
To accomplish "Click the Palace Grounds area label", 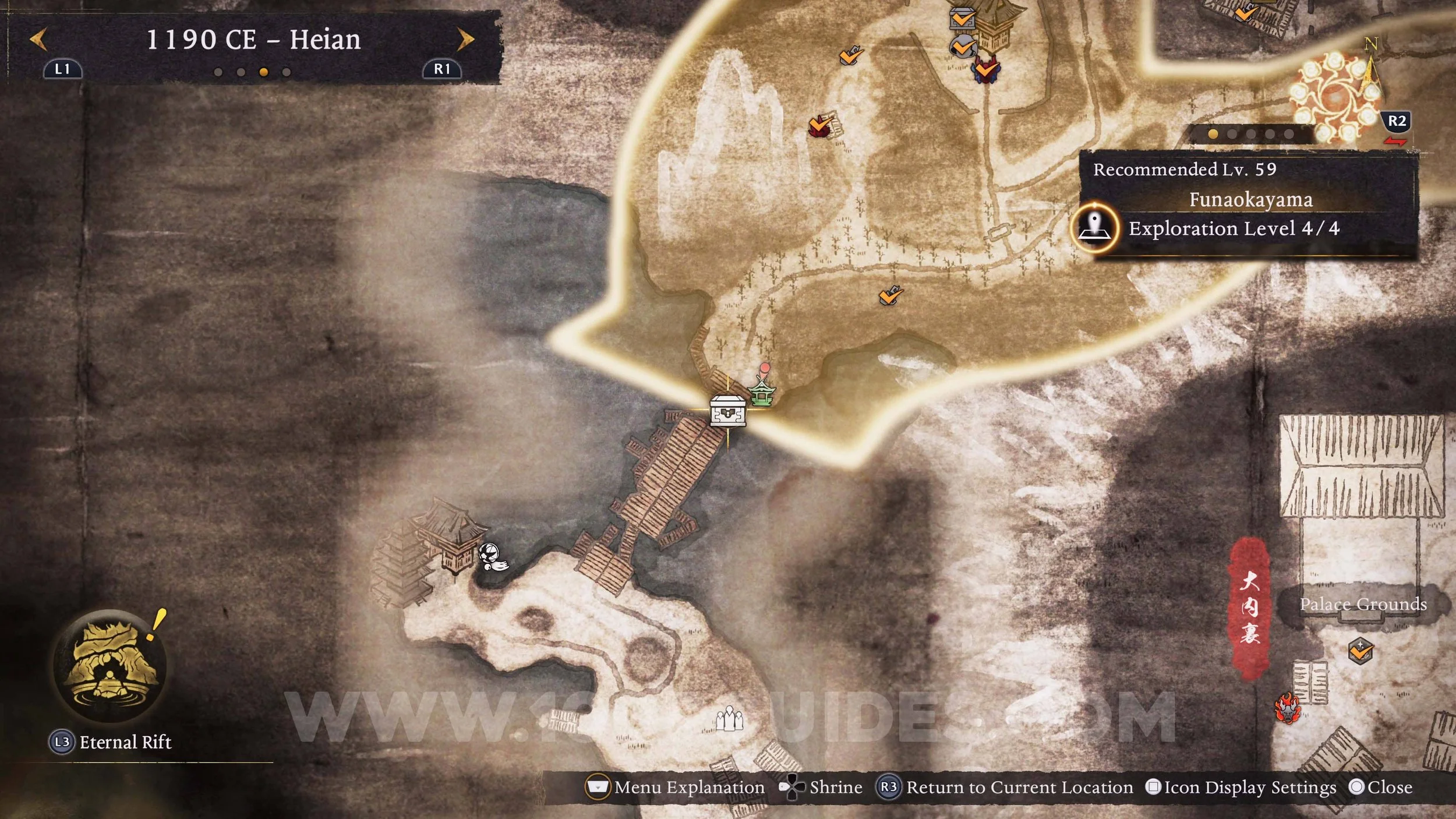I will (1363, 604).
